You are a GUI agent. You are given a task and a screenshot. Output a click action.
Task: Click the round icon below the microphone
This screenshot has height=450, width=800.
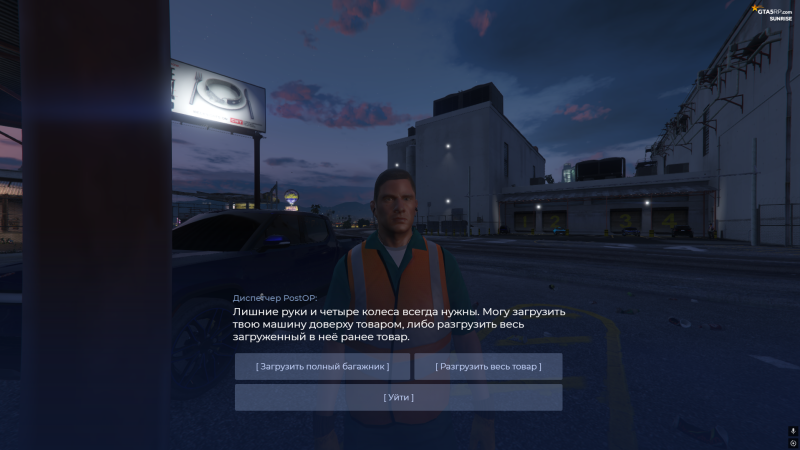point(792,443)
